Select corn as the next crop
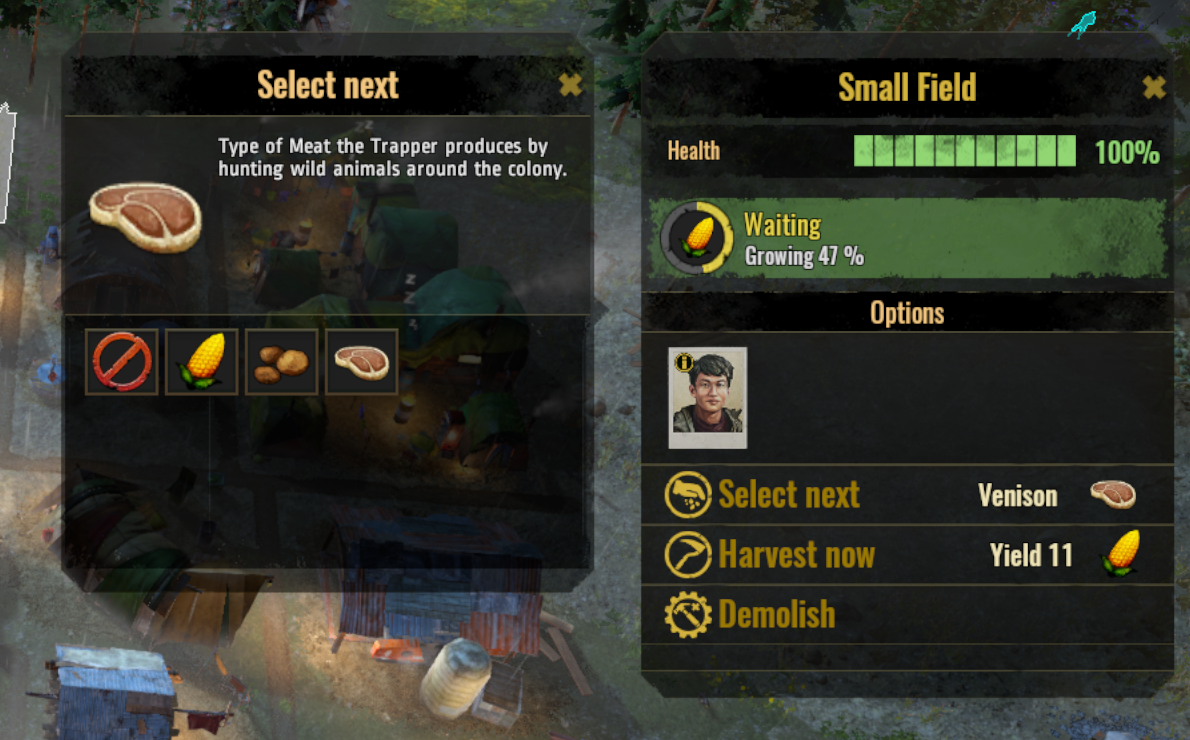Viewport: 1190px width, 740px height. [x=201, y=361]
